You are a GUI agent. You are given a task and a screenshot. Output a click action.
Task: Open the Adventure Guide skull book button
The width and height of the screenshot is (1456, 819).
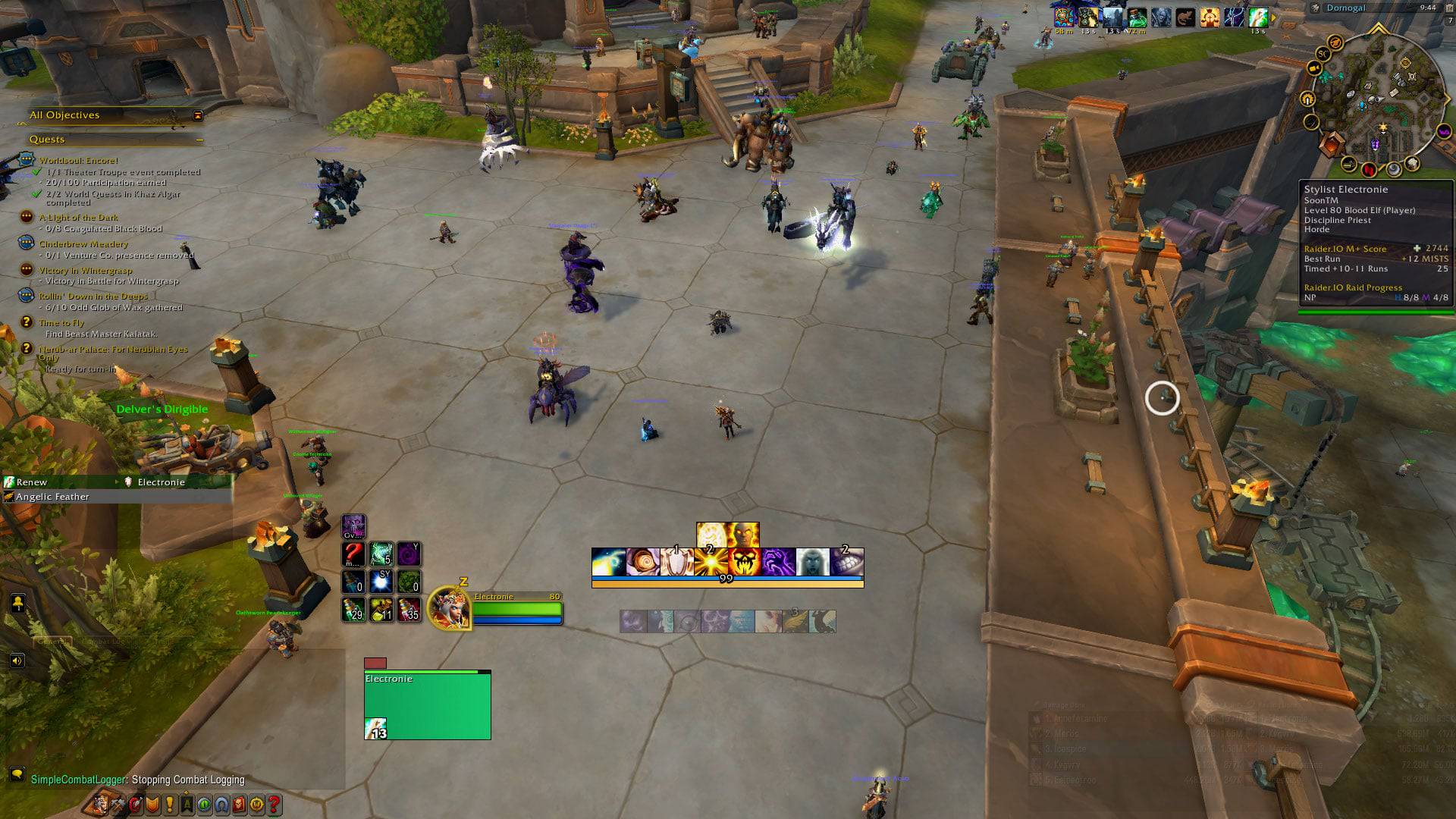tap(240, 805)
